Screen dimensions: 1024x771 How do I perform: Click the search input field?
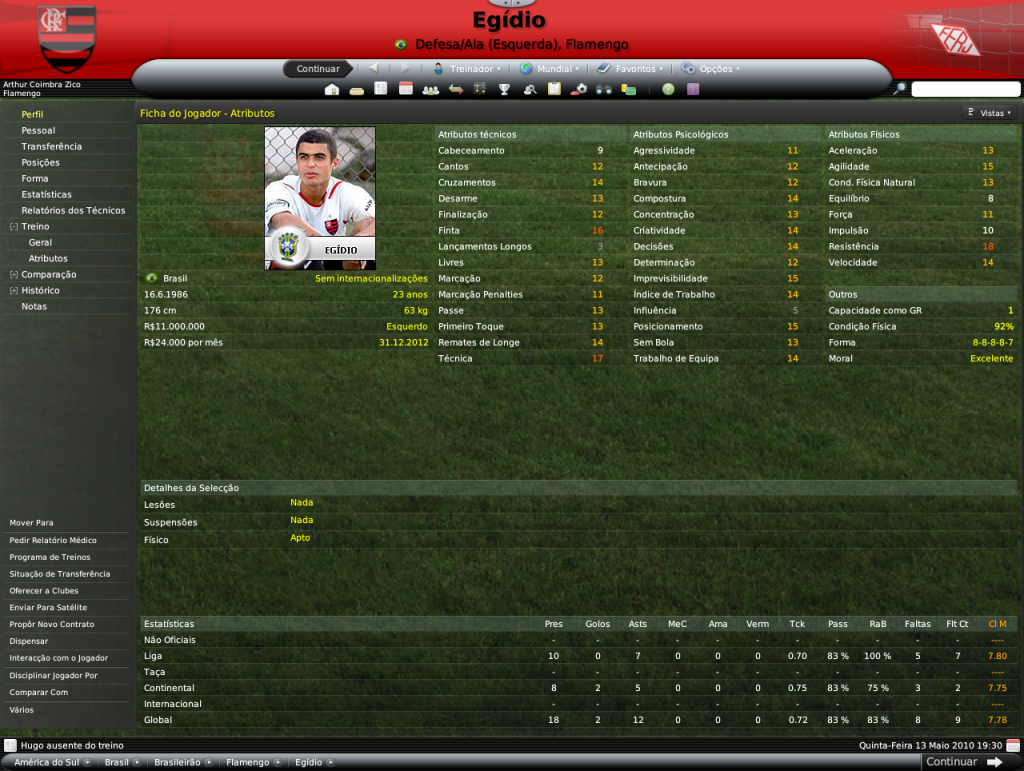point(964,89)
